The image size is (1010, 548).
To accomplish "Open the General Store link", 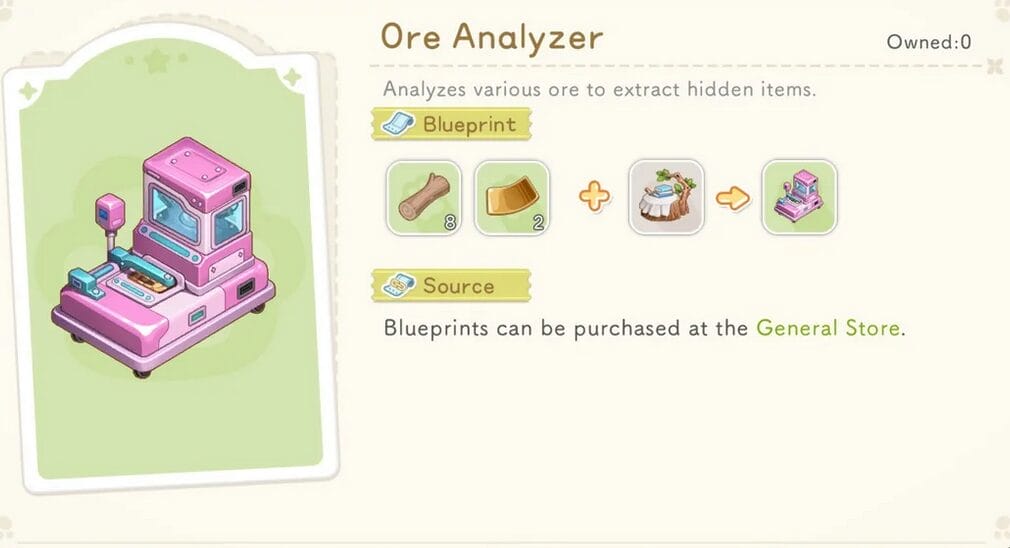I will [x=828, y=328].
